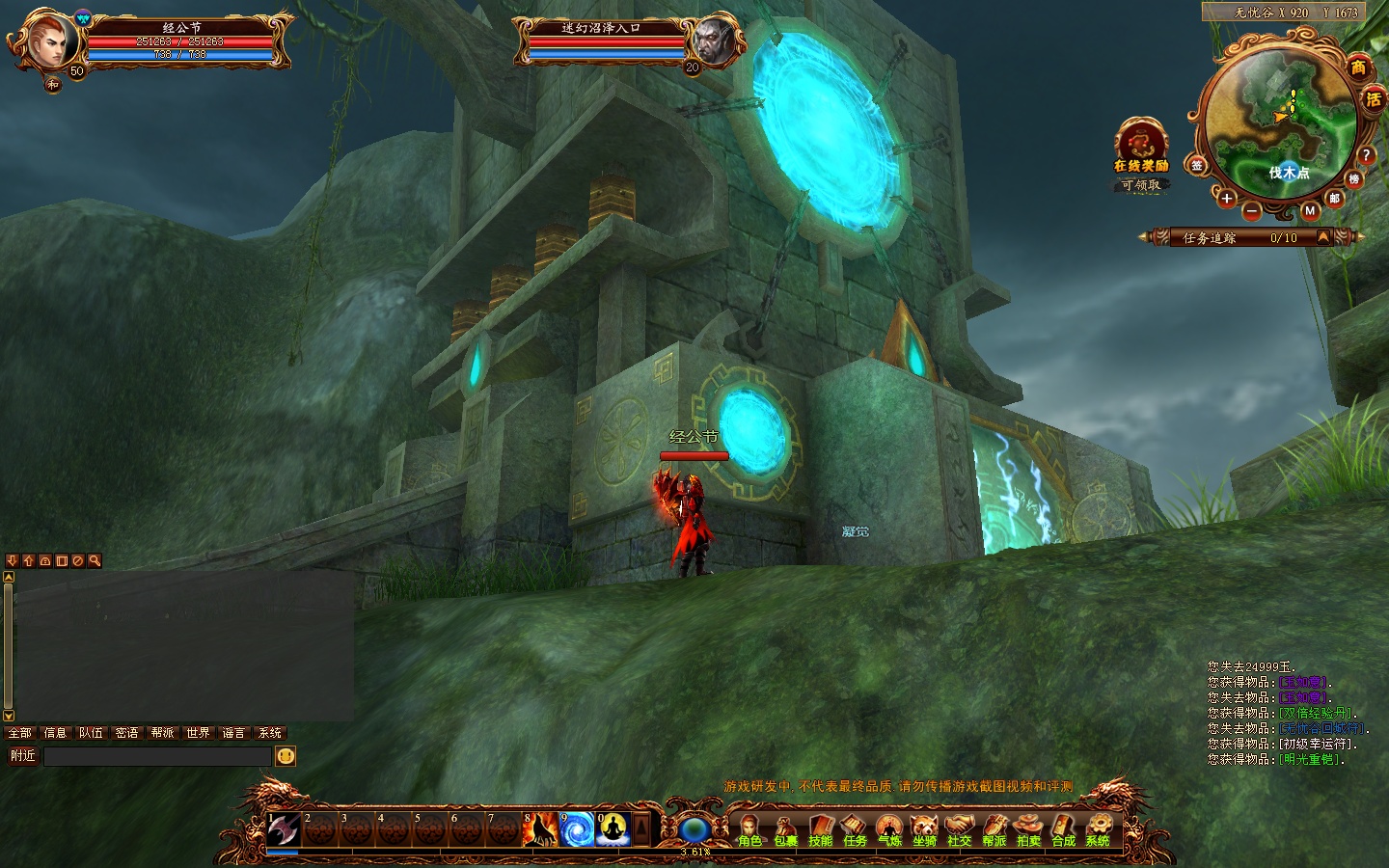This screenshot has width=1389, height=868.
Task: Open the 包裹 inventory bag
Action: [x=785, y=828]
